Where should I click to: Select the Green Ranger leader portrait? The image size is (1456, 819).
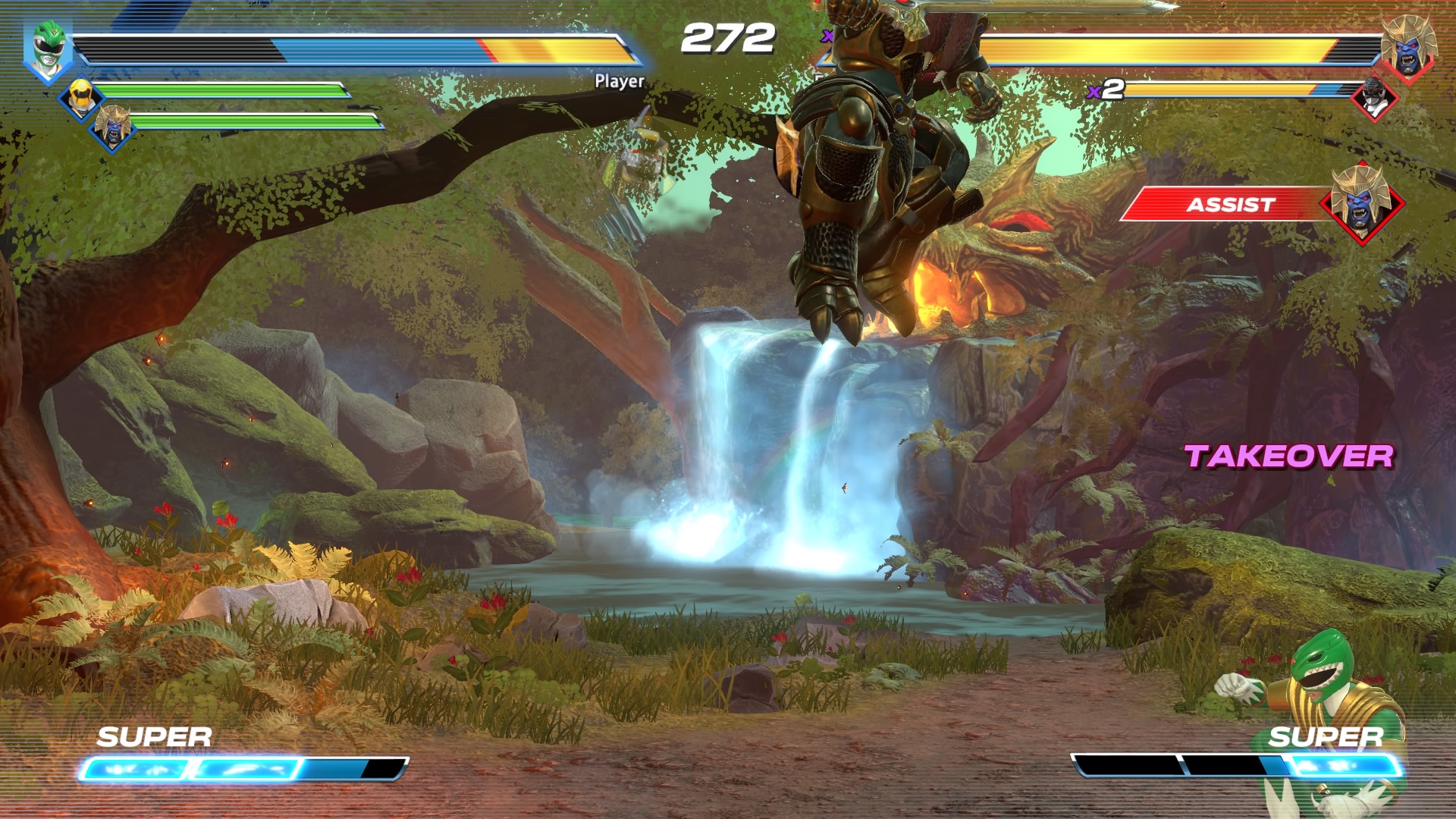click(x=47, y=50)
